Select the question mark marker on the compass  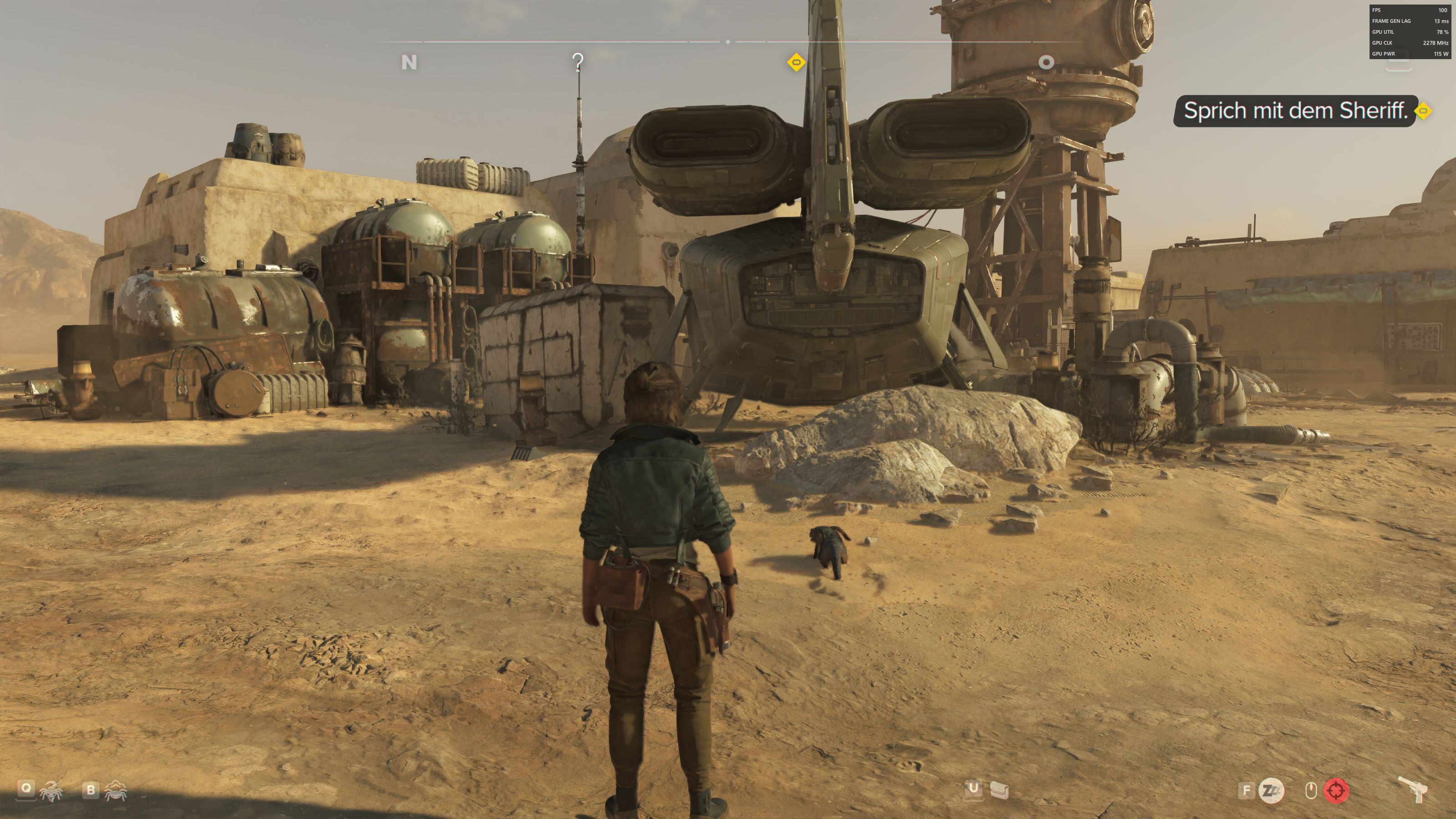pos(577,62)
